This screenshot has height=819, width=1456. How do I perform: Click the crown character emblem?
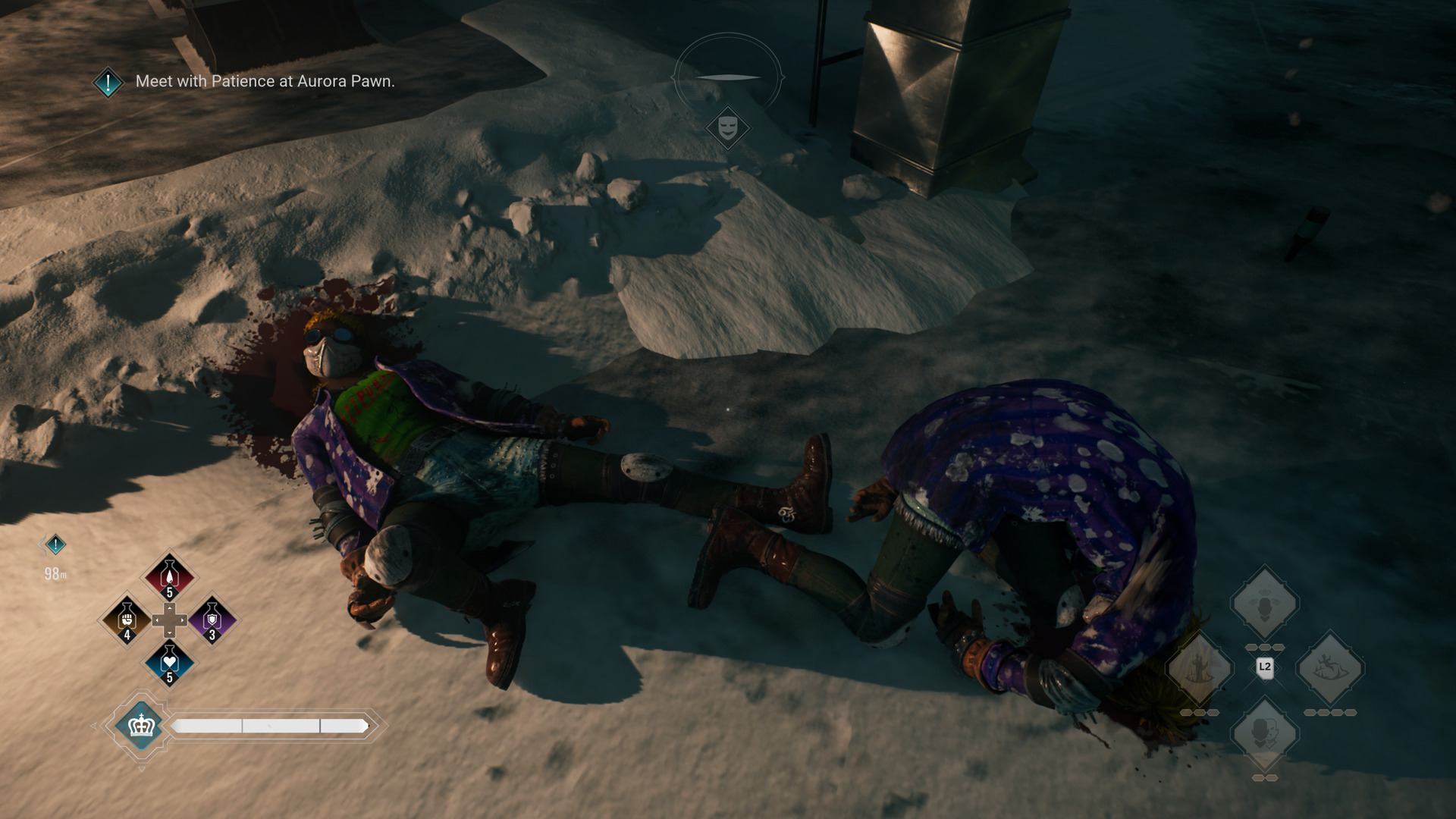pyautogui.click(x=141, y=726)
